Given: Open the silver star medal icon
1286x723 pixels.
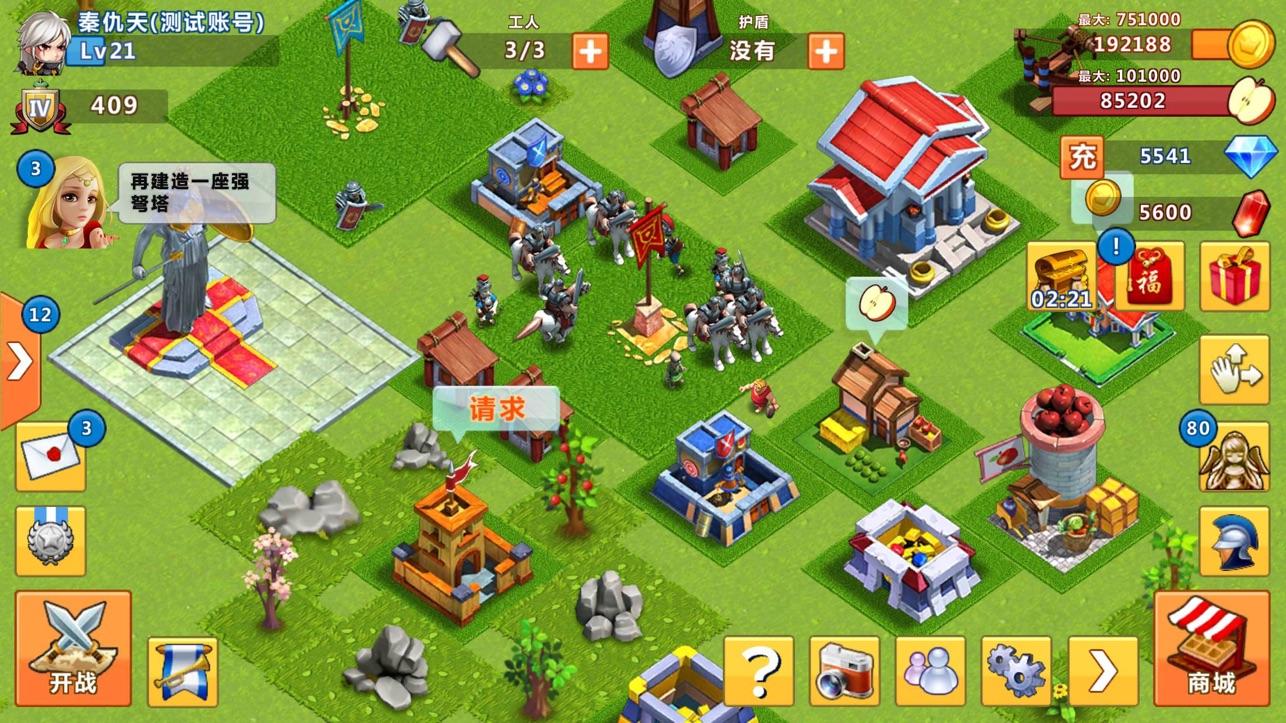Looking at the screenshot, I should [x=51, y=541].
